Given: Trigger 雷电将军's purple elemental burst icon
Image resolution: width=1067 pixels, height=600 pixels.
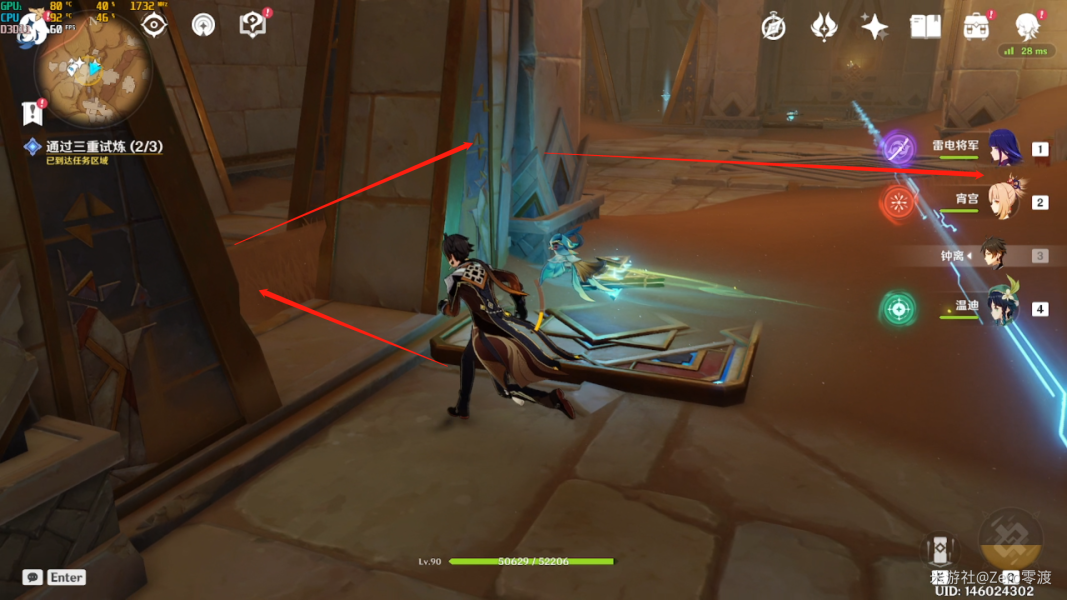Looking at the screenshot, I should (898, 149).
